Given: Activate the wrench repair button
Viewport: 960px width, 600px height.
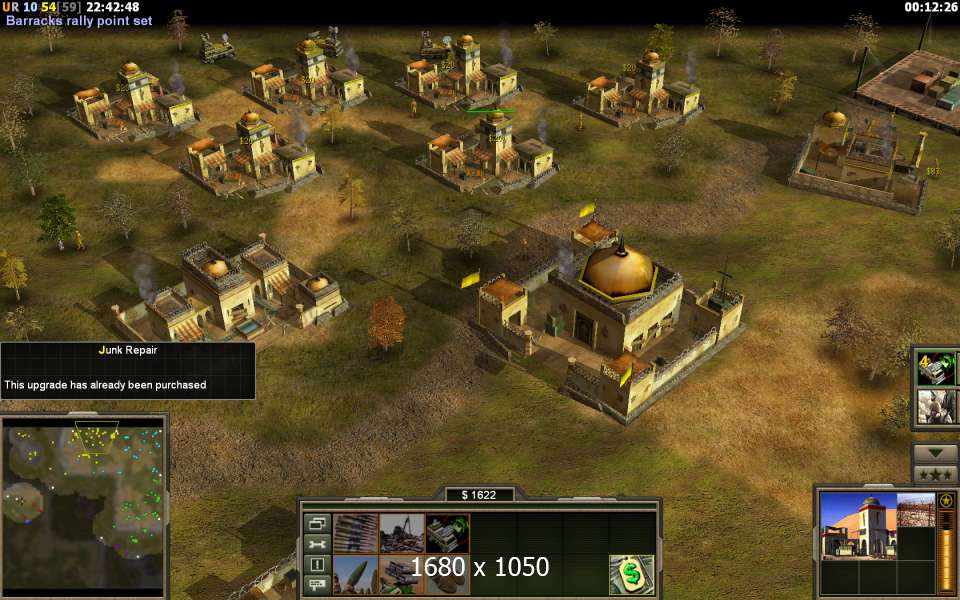Looking at the screenshot, I should (x=318, y=544).
